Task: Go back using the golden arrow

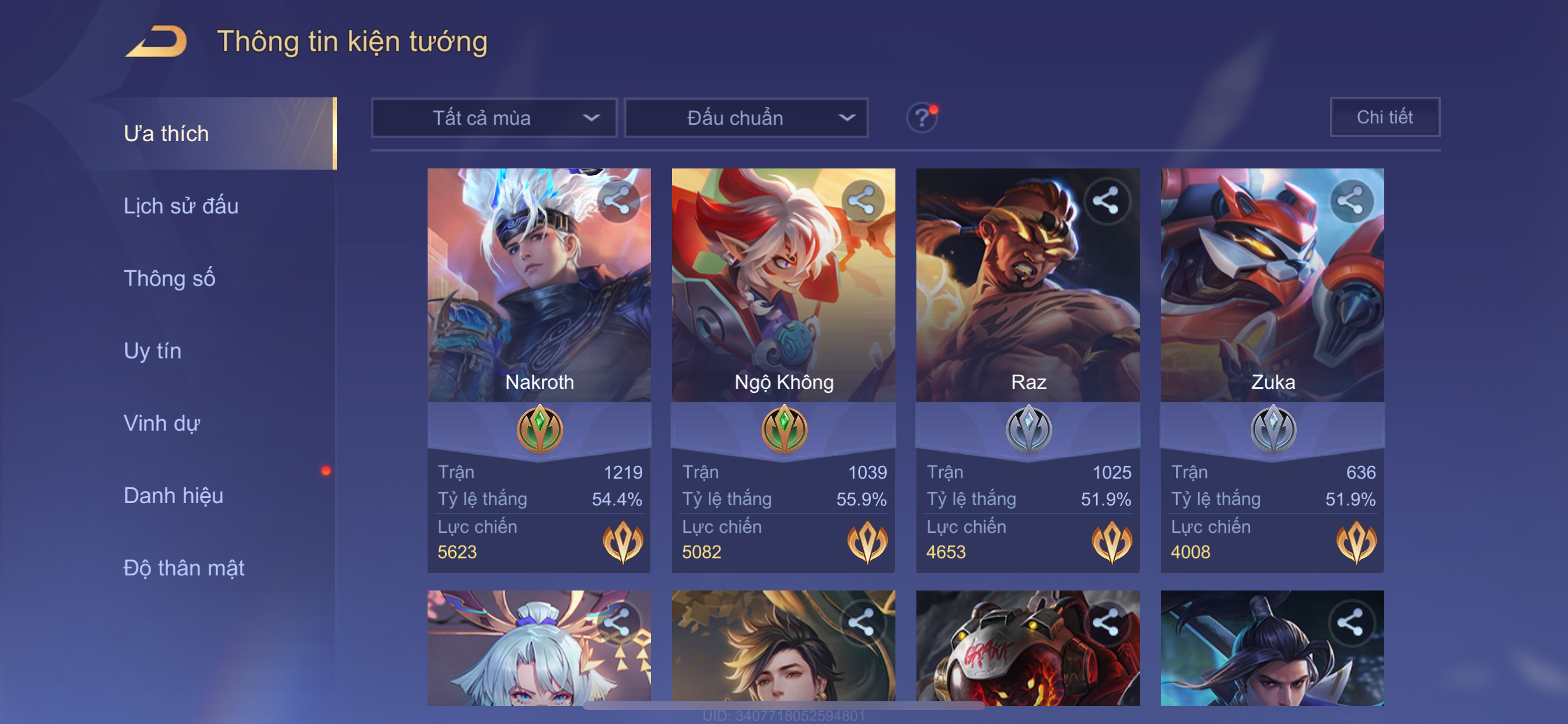Action: pos(156,41)
